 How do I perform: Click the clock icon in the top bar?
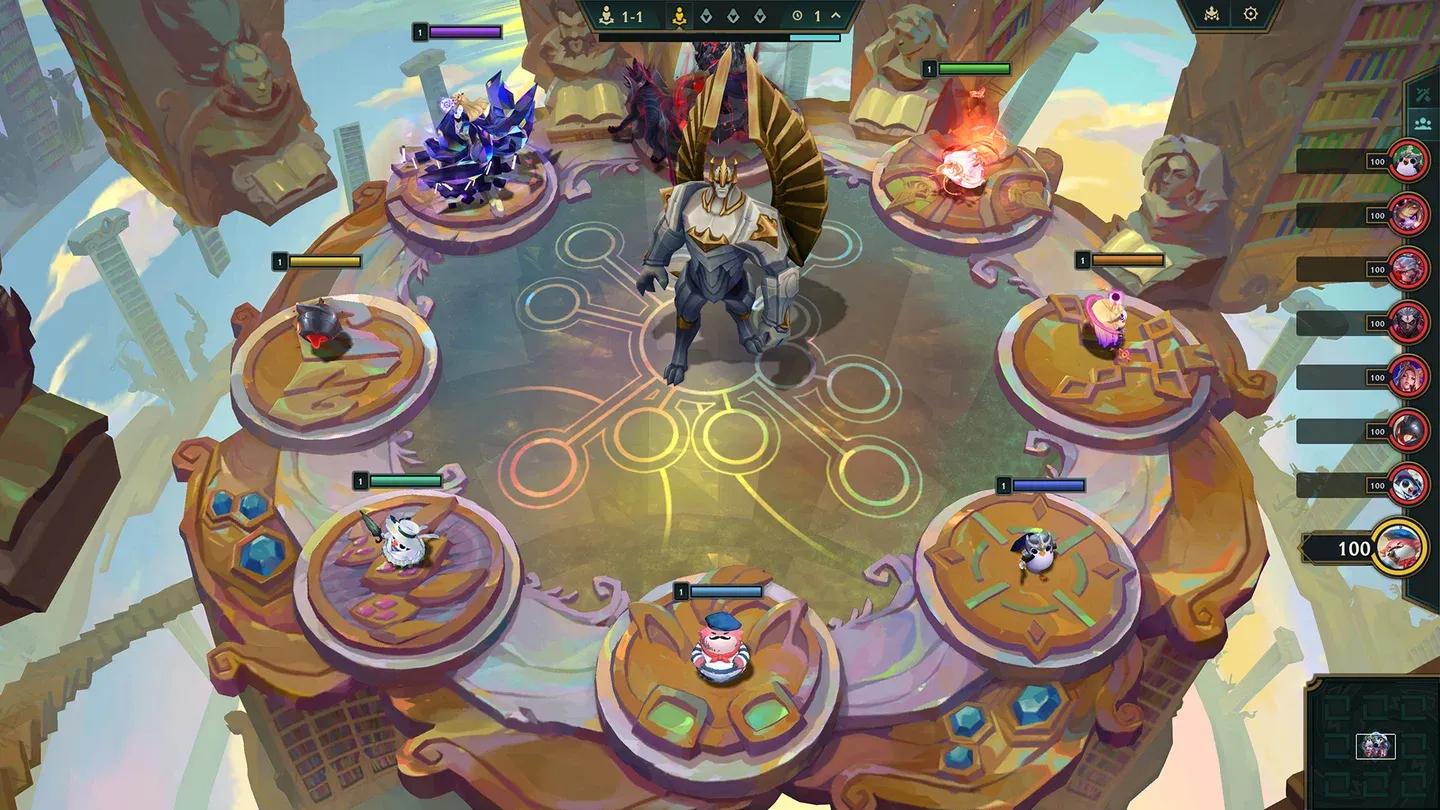(x=798, y=16)
